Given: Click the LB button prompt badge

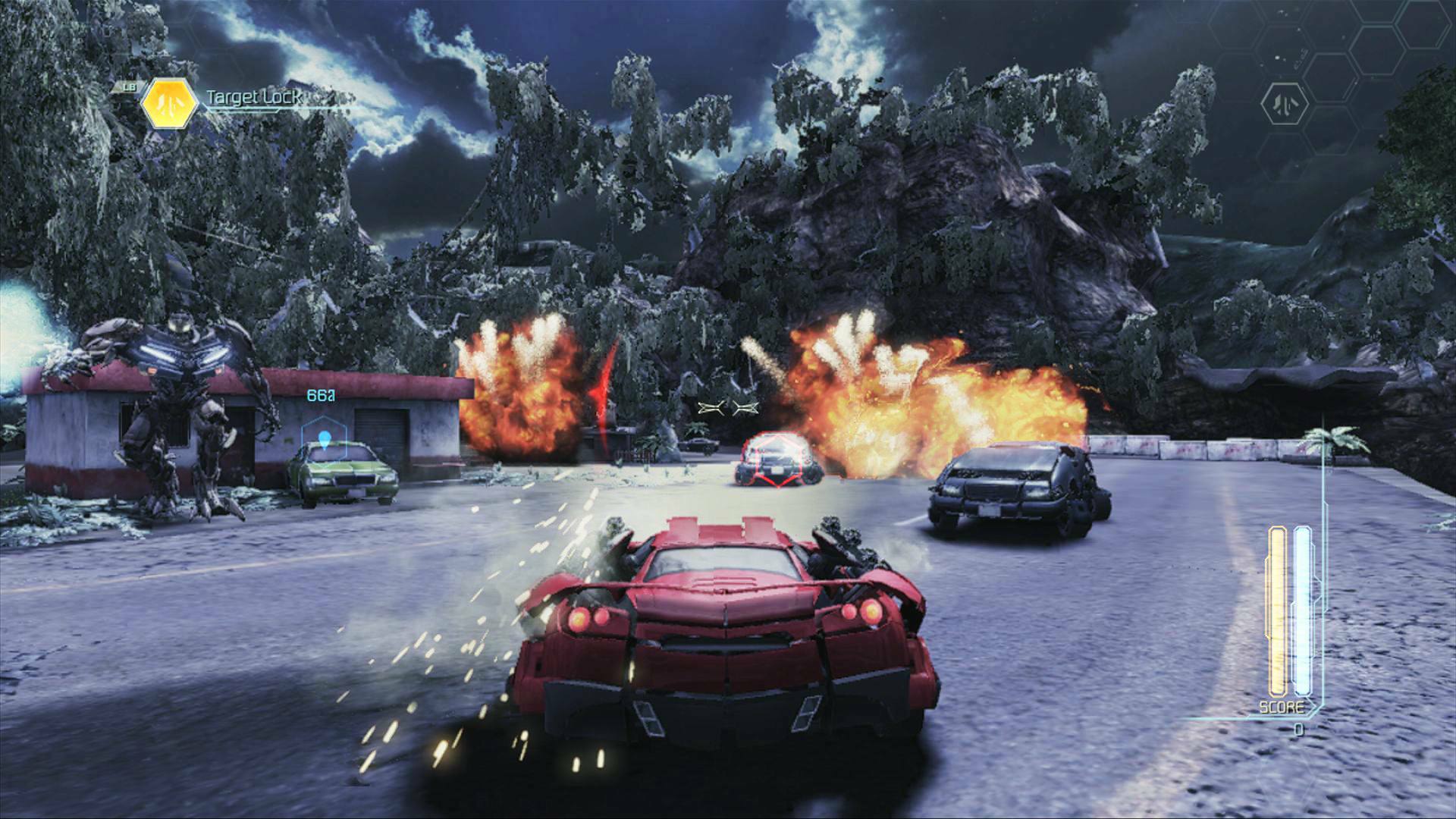Looking at the screenshot, I should pos(129,87).
